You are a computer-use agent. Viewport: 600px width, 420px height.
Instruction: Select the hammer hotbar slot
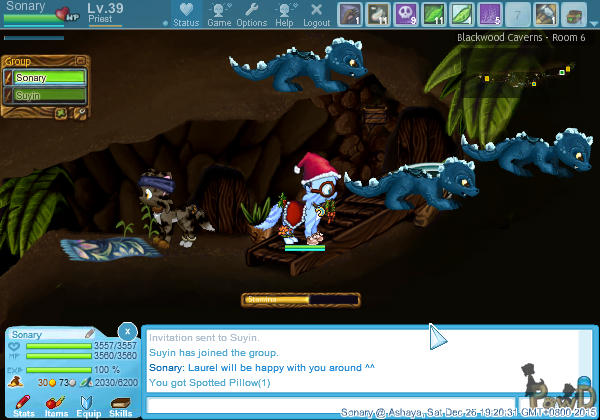click(x=546, y=13)
